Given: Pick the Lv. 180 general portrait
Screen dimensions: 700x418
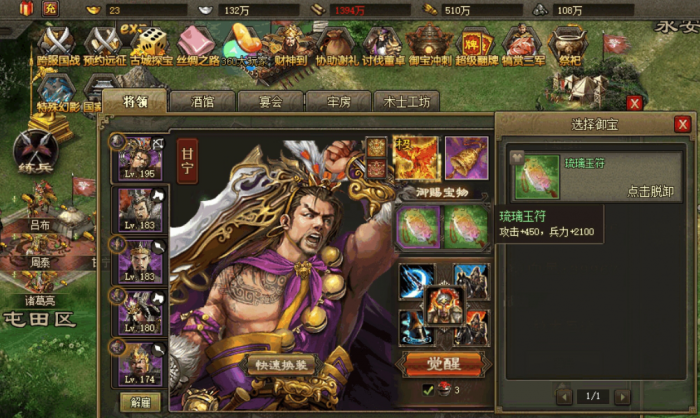Looking at the screenshot, I should 136,313.
